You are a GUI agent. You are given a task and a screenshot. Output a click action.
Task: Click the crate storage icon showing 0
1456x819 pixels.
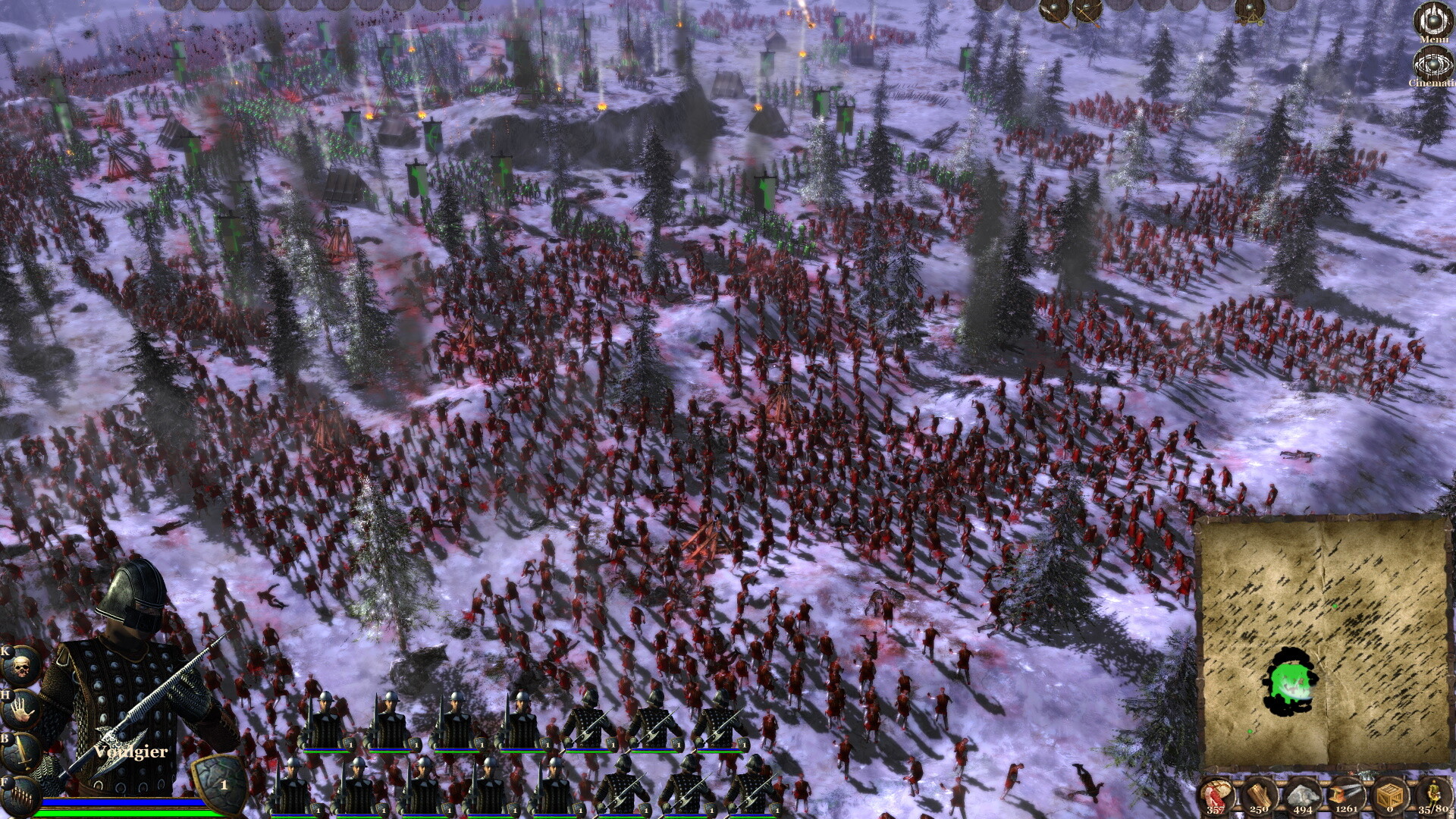[x=1391, y=795]
